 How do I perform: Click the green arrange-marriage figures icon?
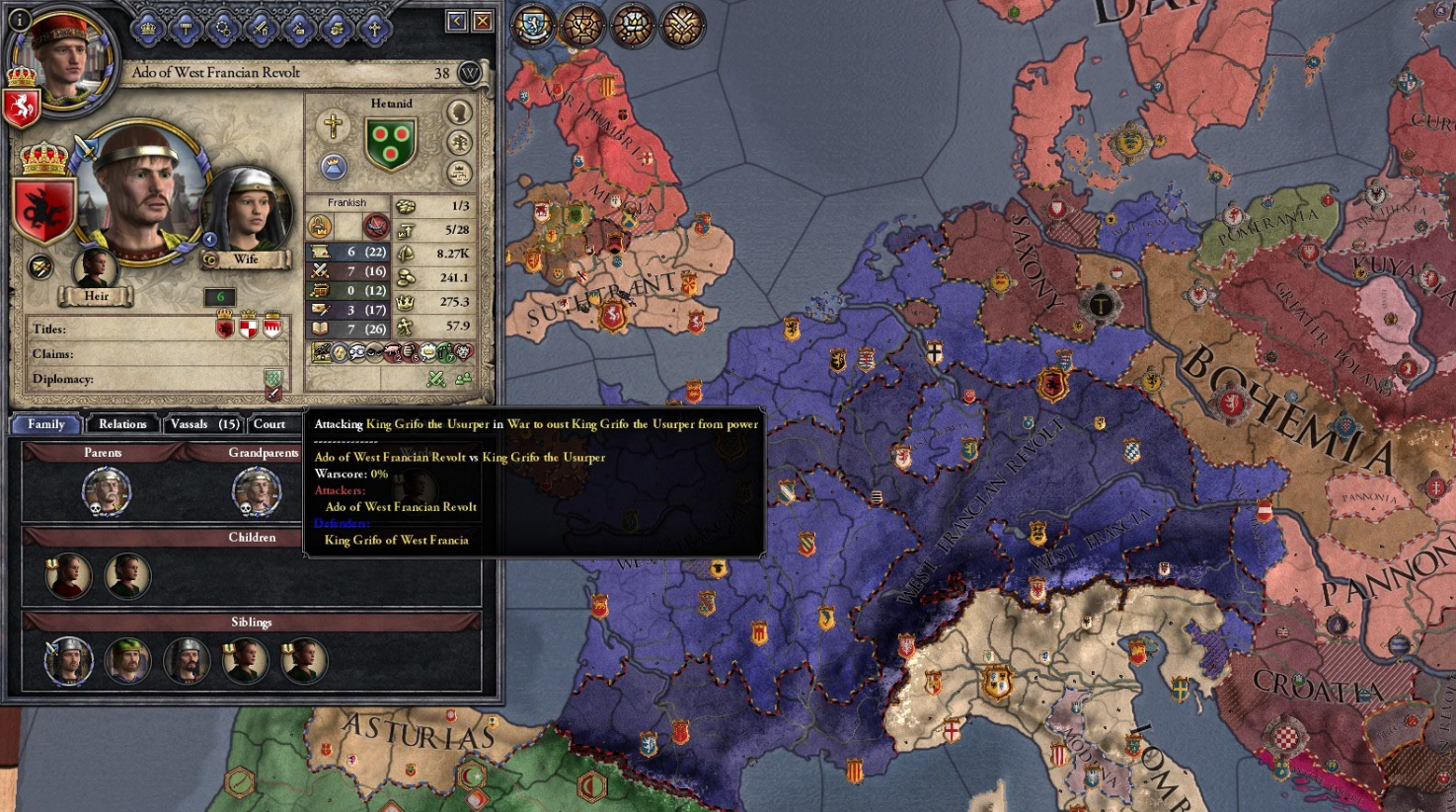(x=463, y=378)
